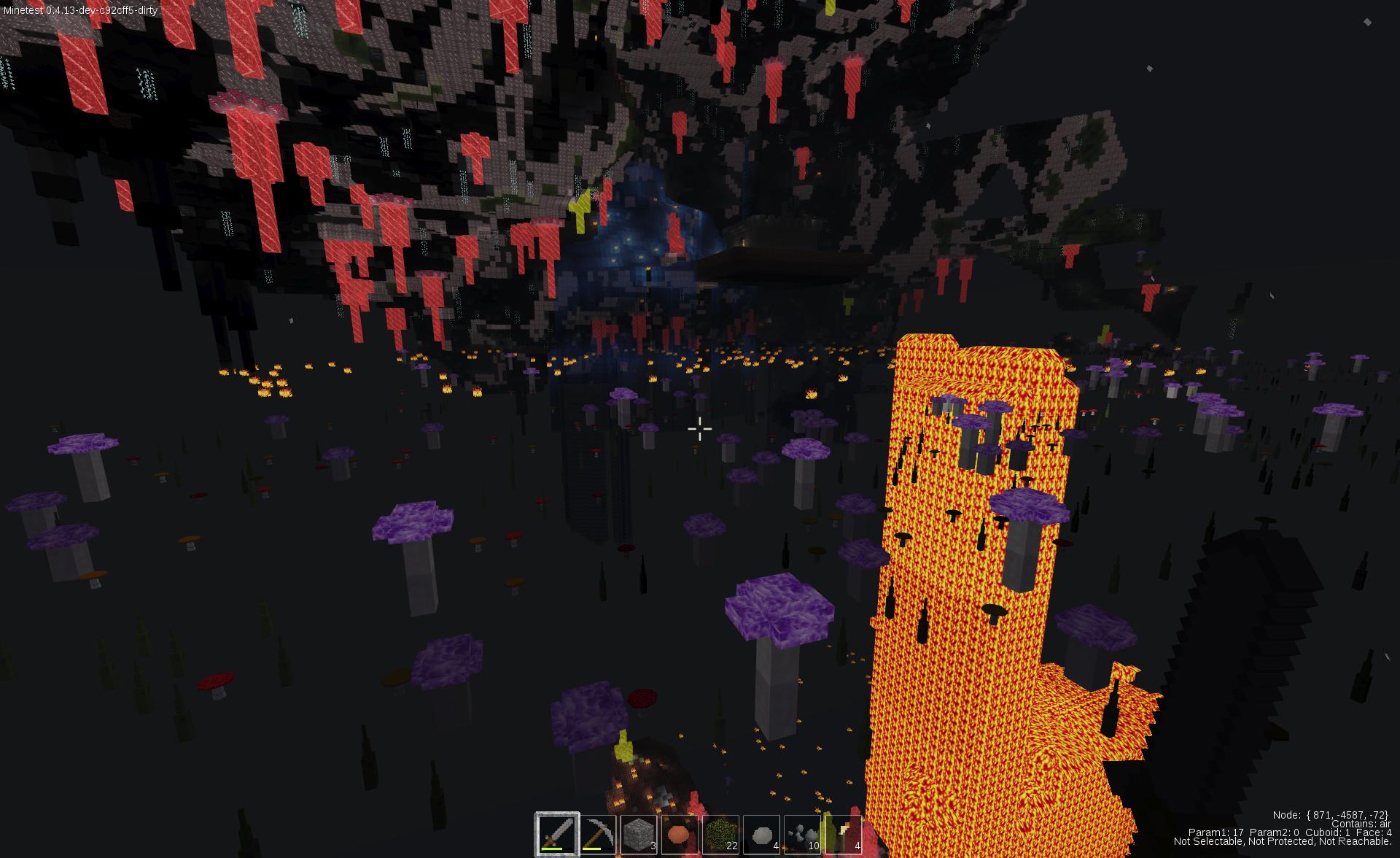The image size is (1400, 858).
Task: Select the gravel stack of 10
Action: pyautogui.click(x=802, y=833)
